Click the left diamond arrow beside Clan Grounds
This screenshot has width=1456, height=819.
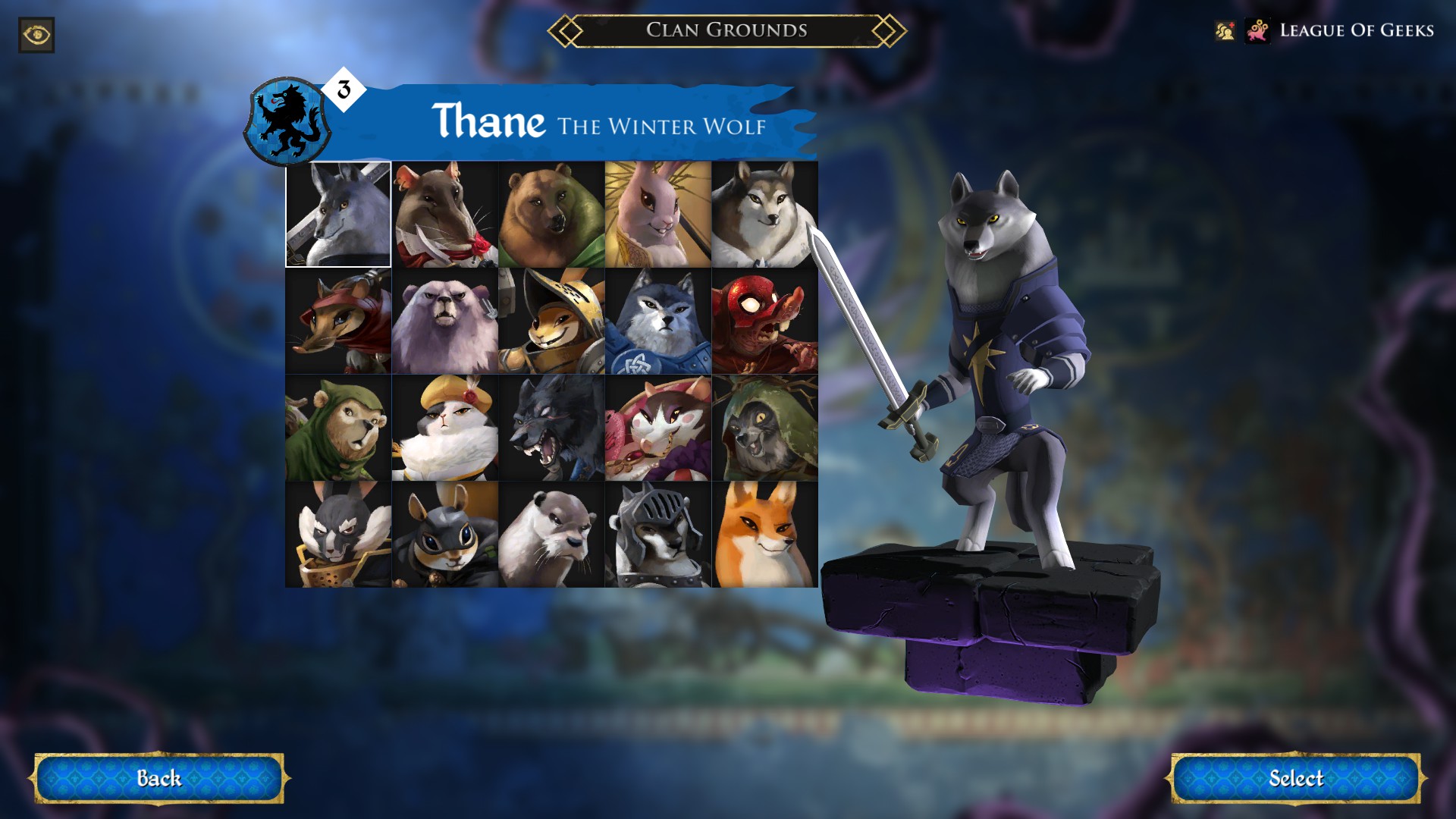point(566,32)
